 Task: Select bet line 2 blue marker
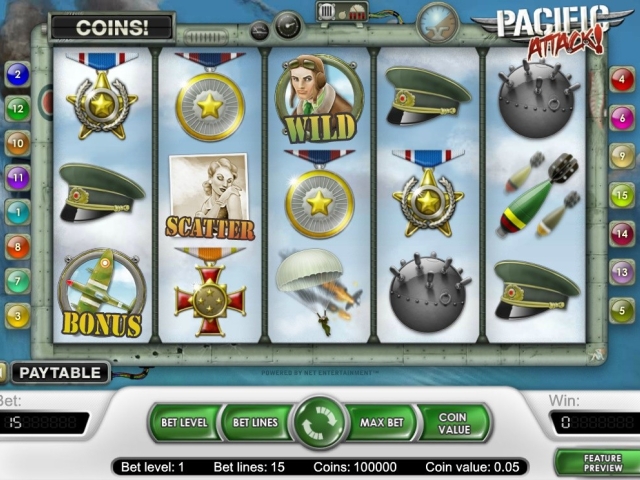[x=17, y=74]
